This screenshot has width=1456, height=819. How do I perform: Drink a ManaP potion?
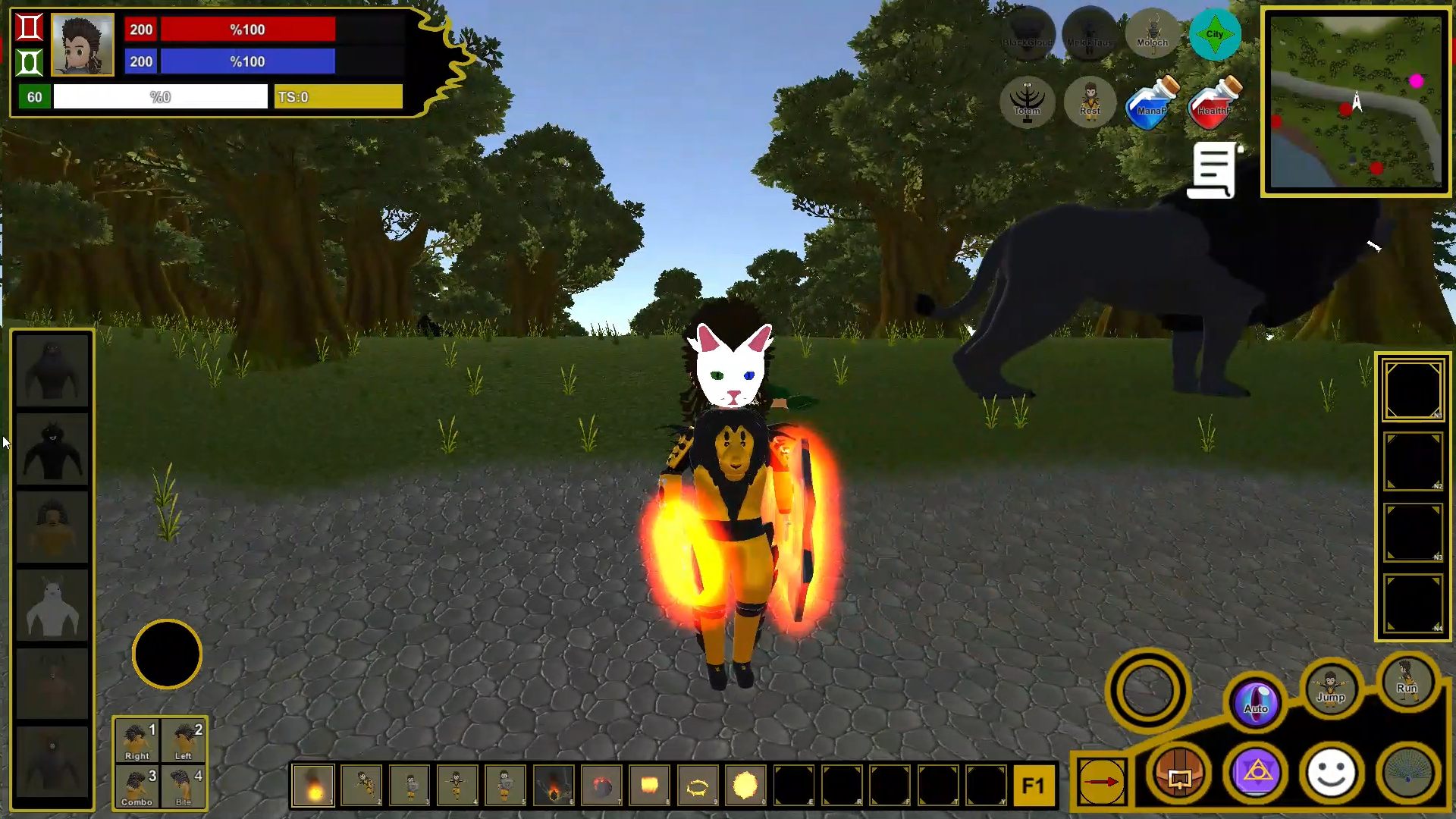[1151, 103]
